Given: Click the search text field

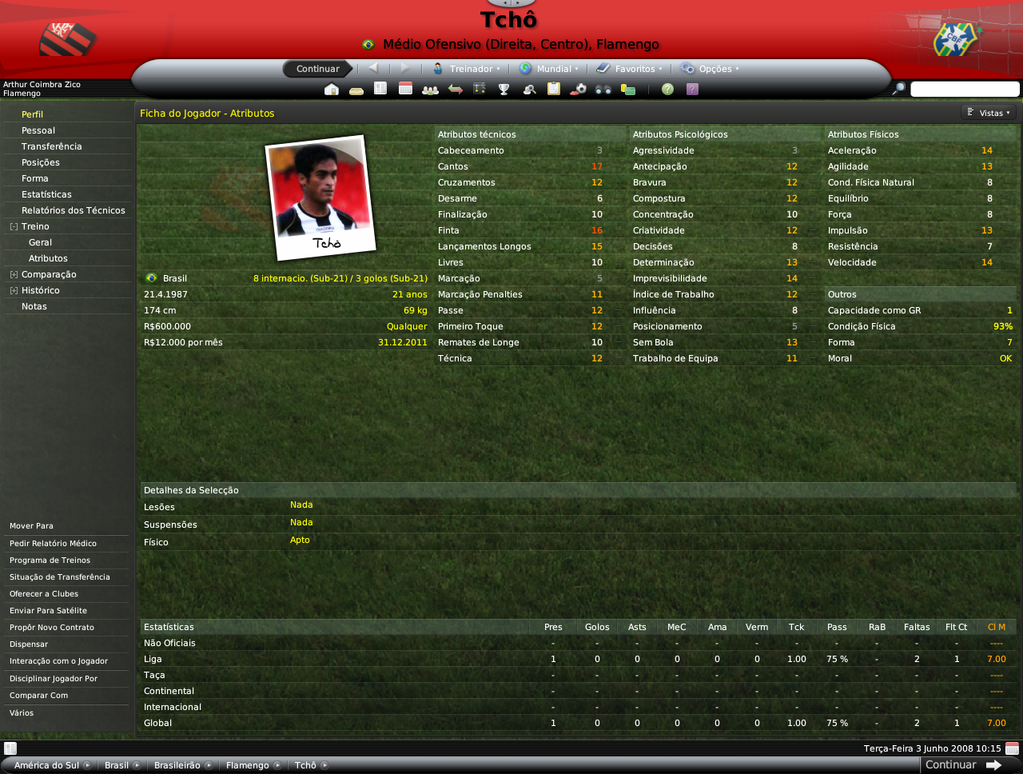Looking at the screenshot, I should point(964,89).
